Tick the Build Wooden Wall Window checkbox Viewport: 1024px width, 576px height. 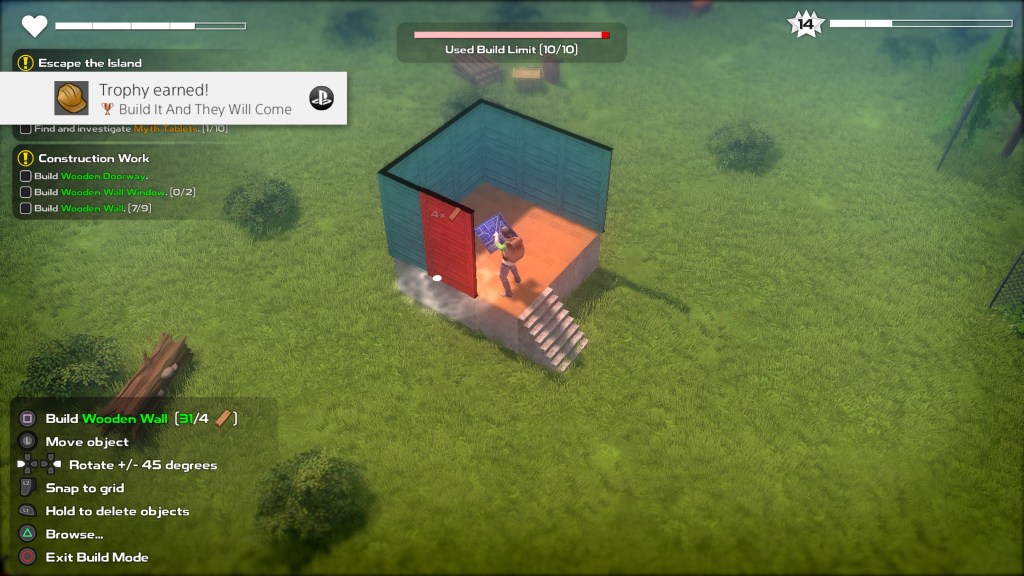[26, 192]
